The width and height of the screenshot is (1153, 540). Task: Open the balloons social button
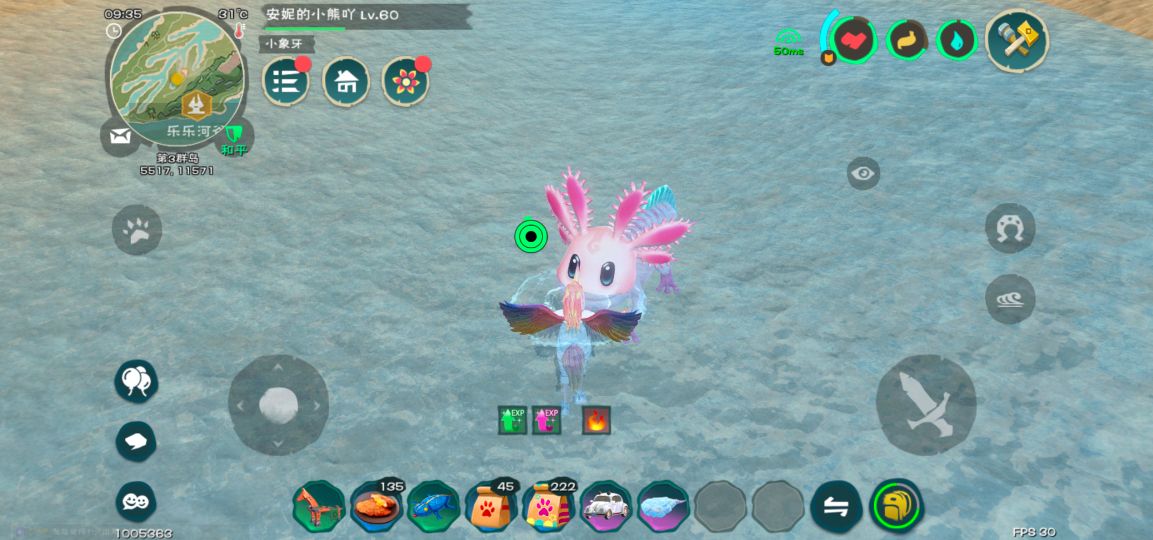tap(136, 381)
